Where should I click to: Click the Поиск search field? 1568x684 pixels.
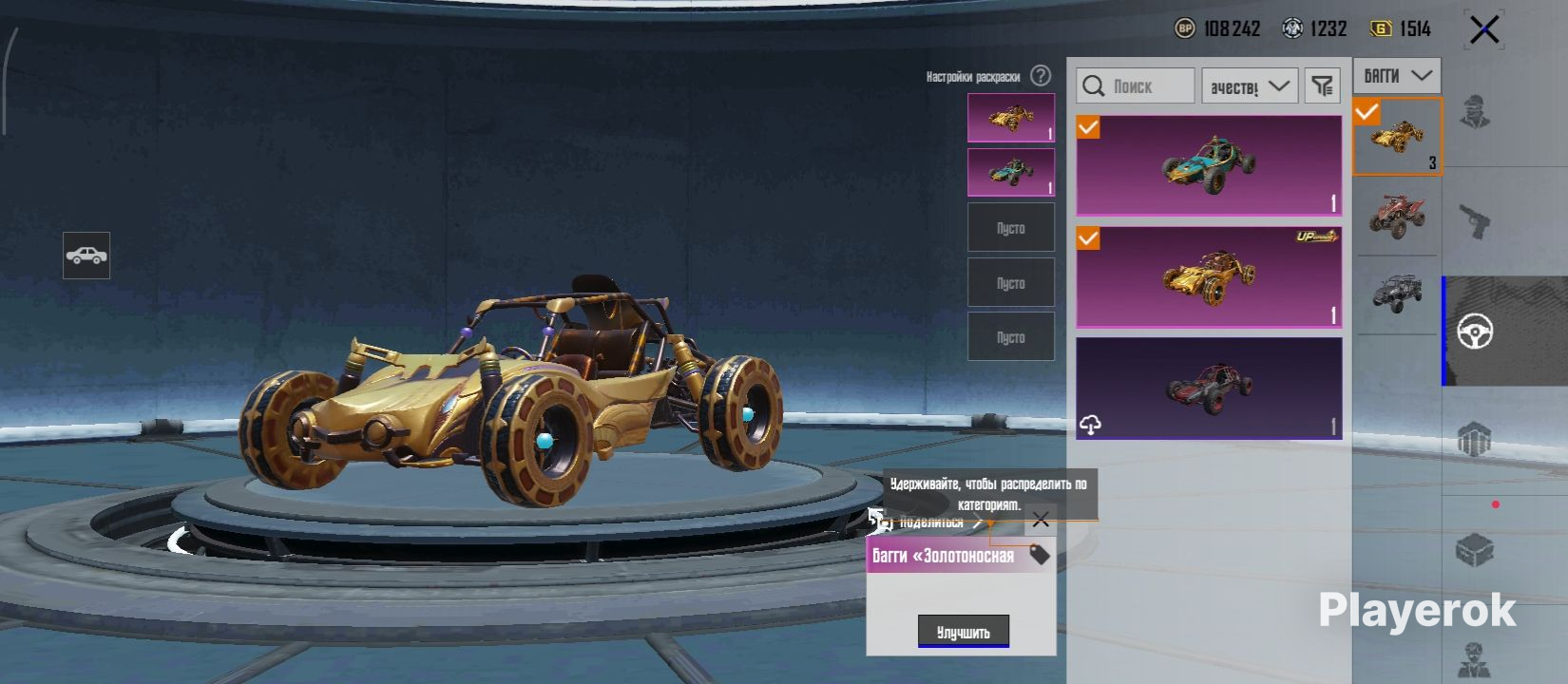(1136, 86)
